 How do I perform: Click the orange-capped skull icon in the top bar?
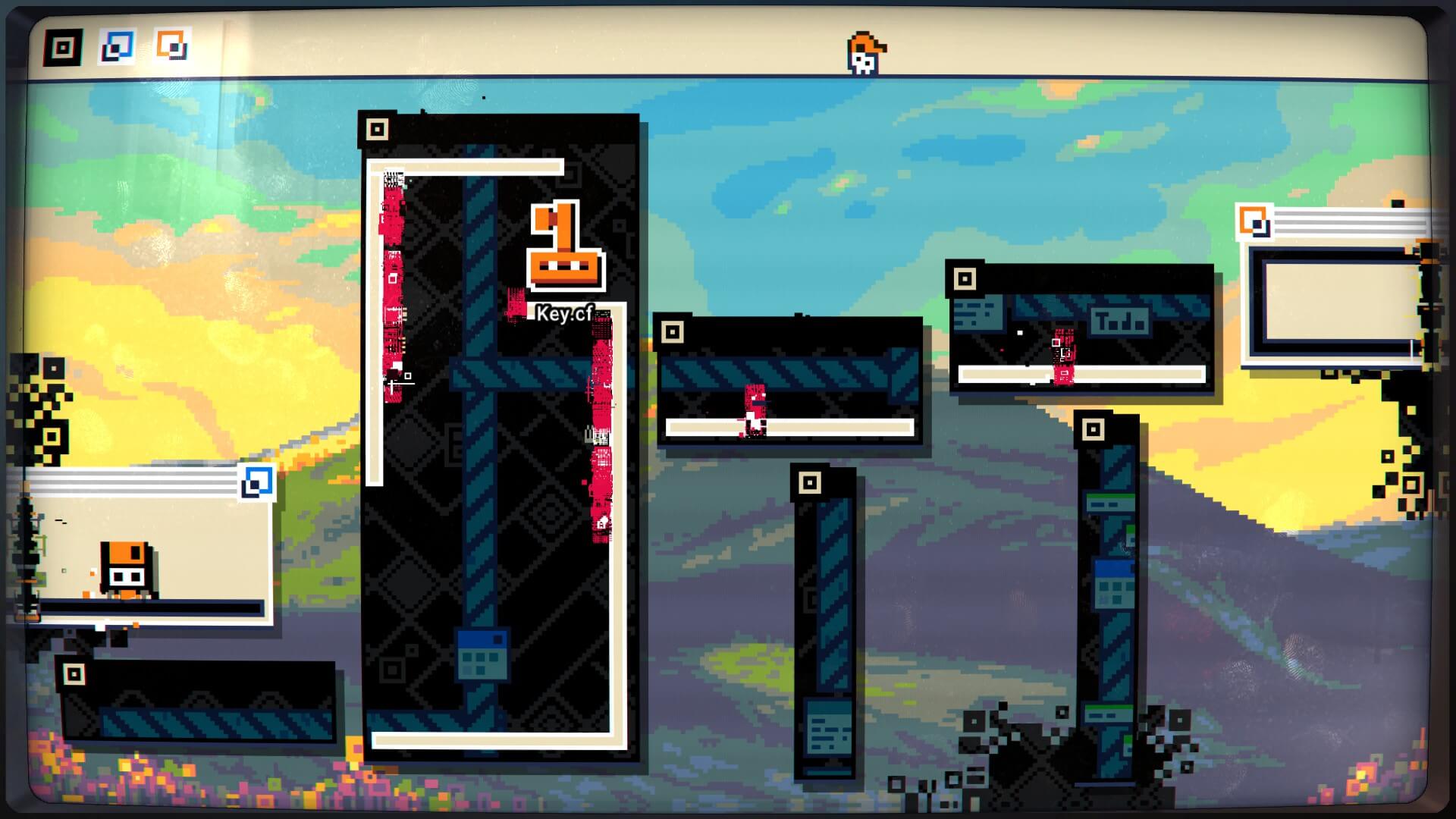pyautogui.click(x=865, y=53)
